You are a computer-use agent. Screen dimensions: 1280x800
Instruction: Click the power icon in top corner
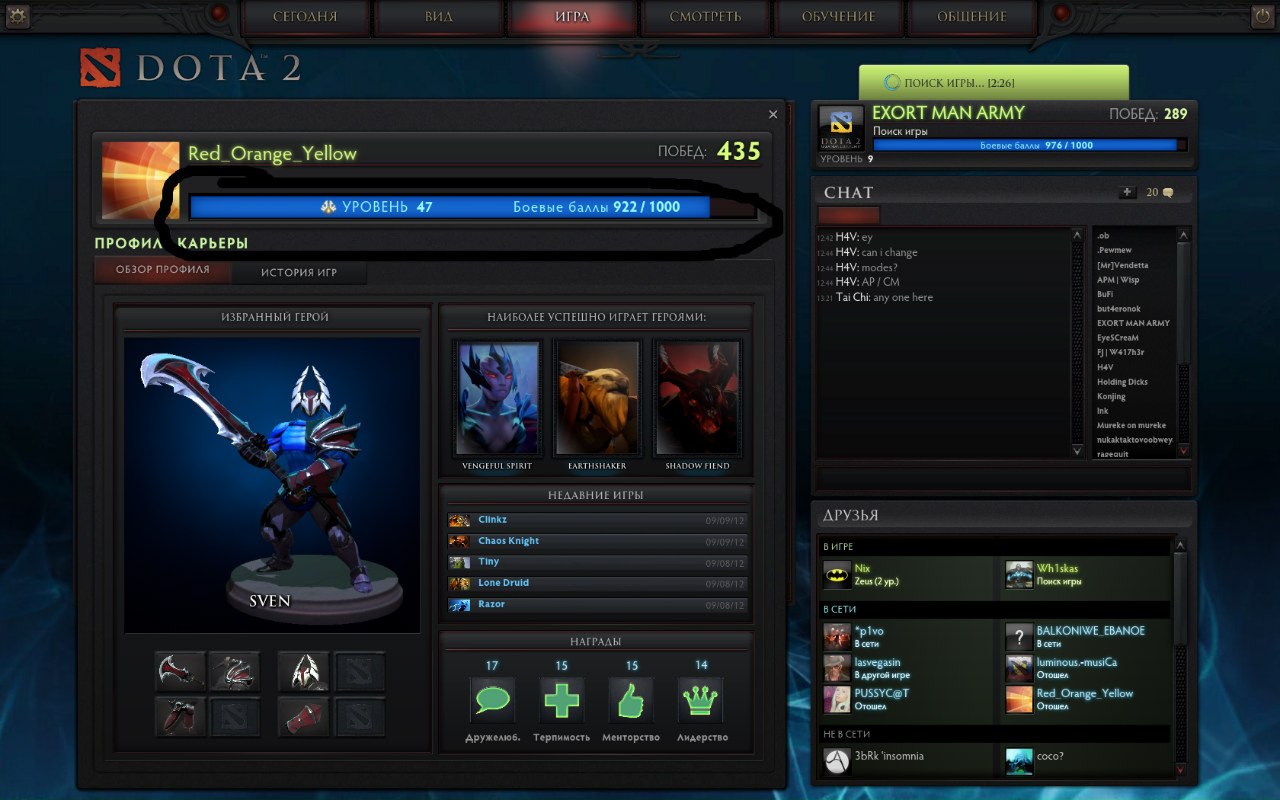[1261, 16]
